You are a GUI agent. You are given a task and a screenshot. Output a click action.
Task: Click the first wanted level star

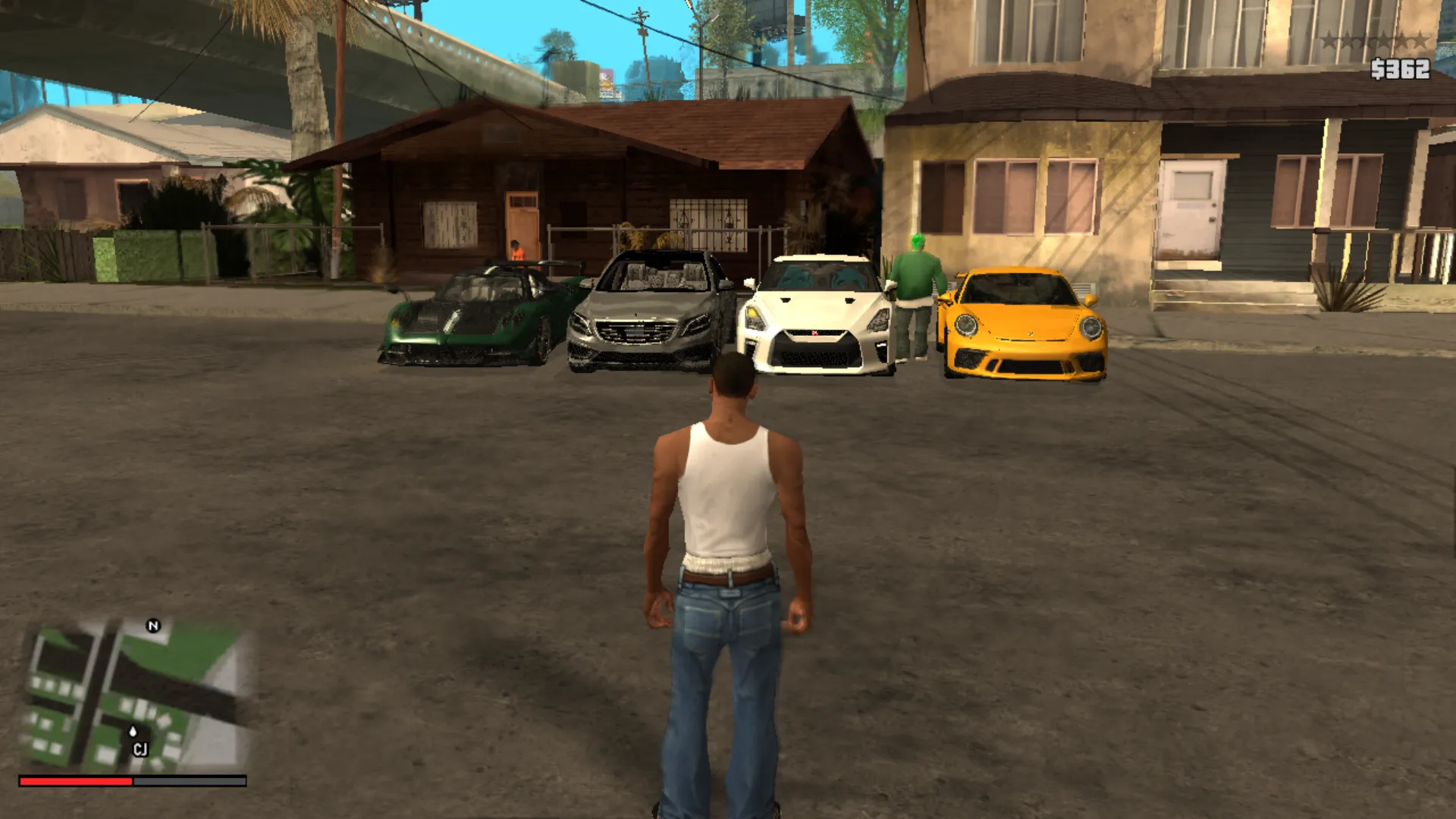pyautogui.click(x=1329, y=39)
